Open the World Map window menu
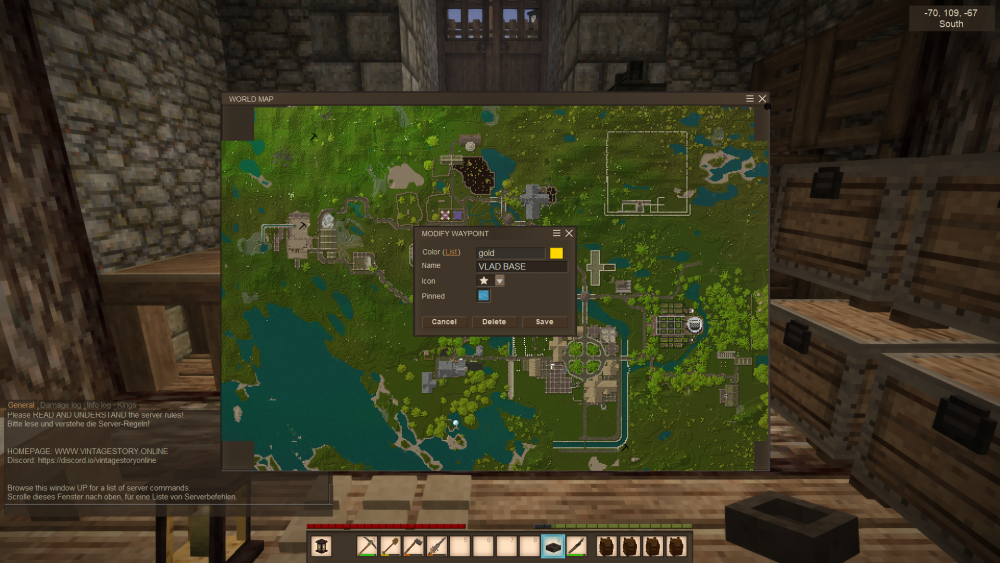 click(x=750, y=99)
